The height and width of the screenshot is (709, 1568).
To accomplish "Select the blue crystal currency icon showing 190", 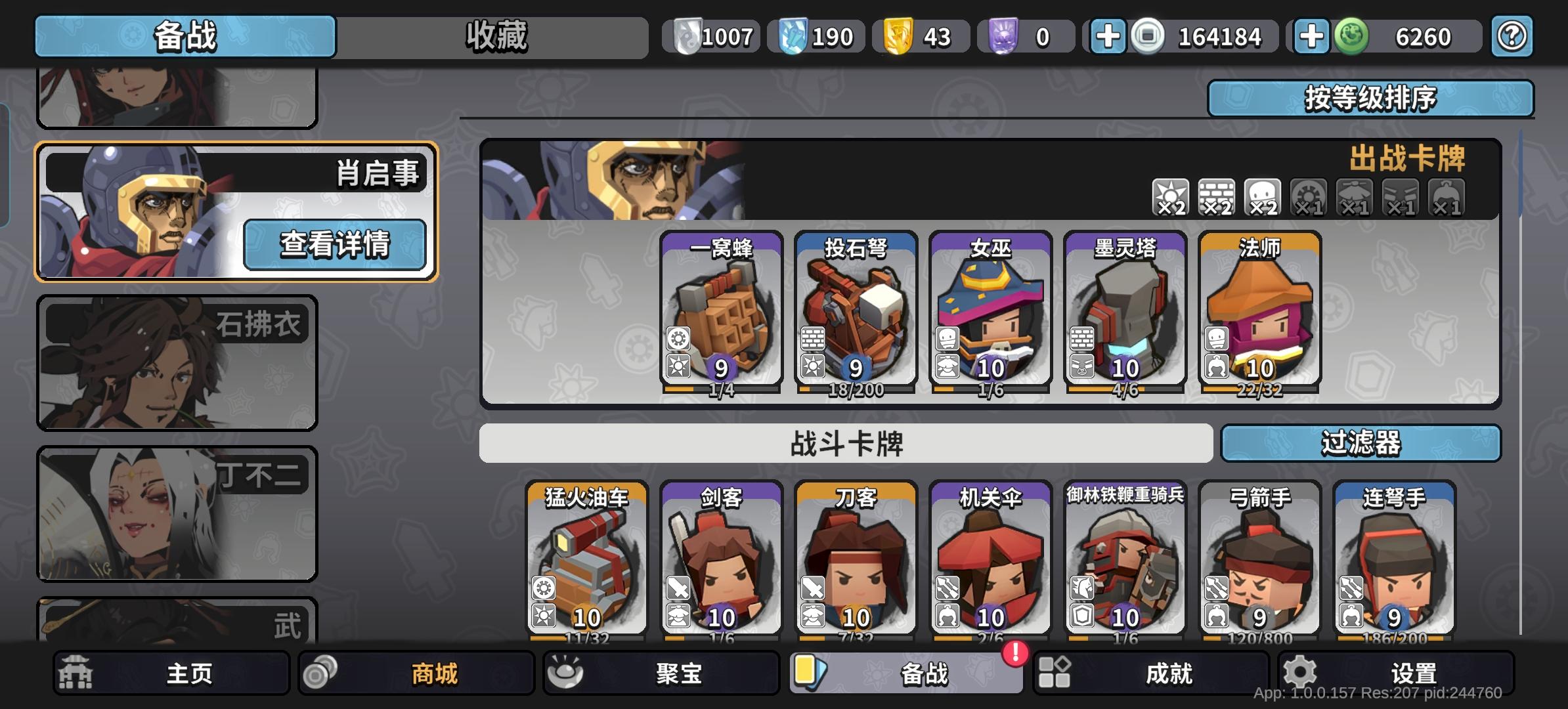I will [x=795, y=37].
